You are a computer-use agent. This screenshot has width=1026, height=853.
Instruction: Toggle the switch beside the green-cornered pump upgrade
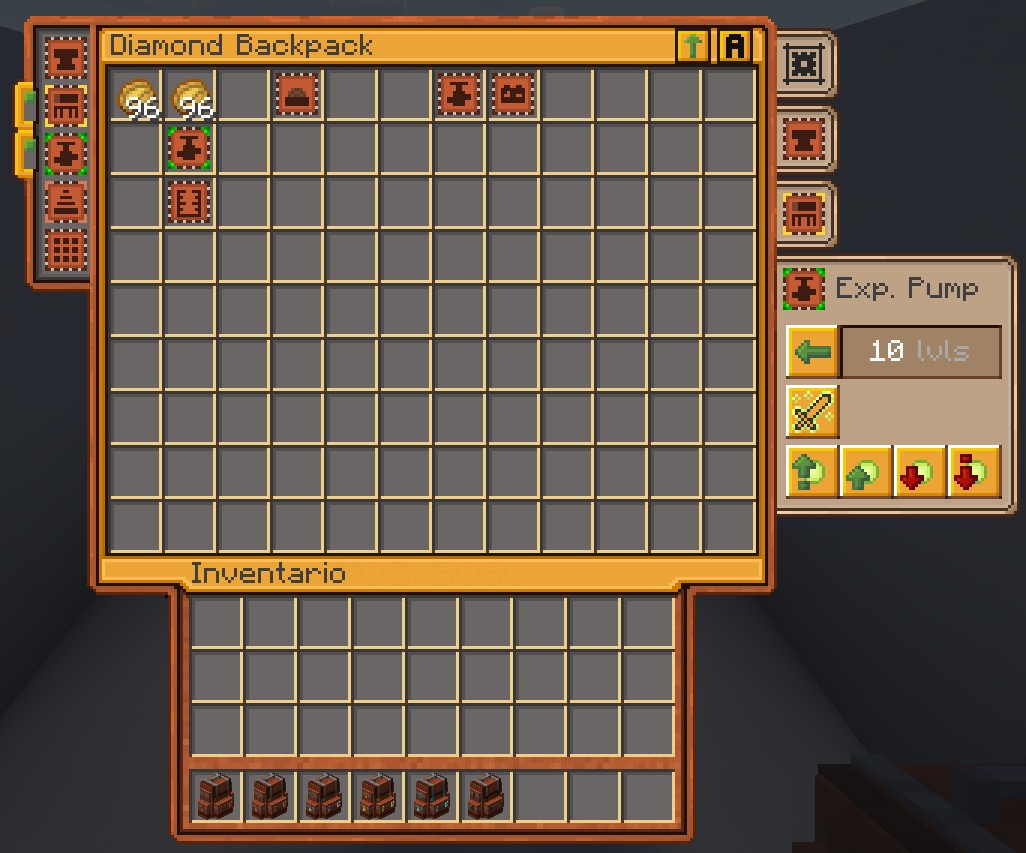(27, 153)
